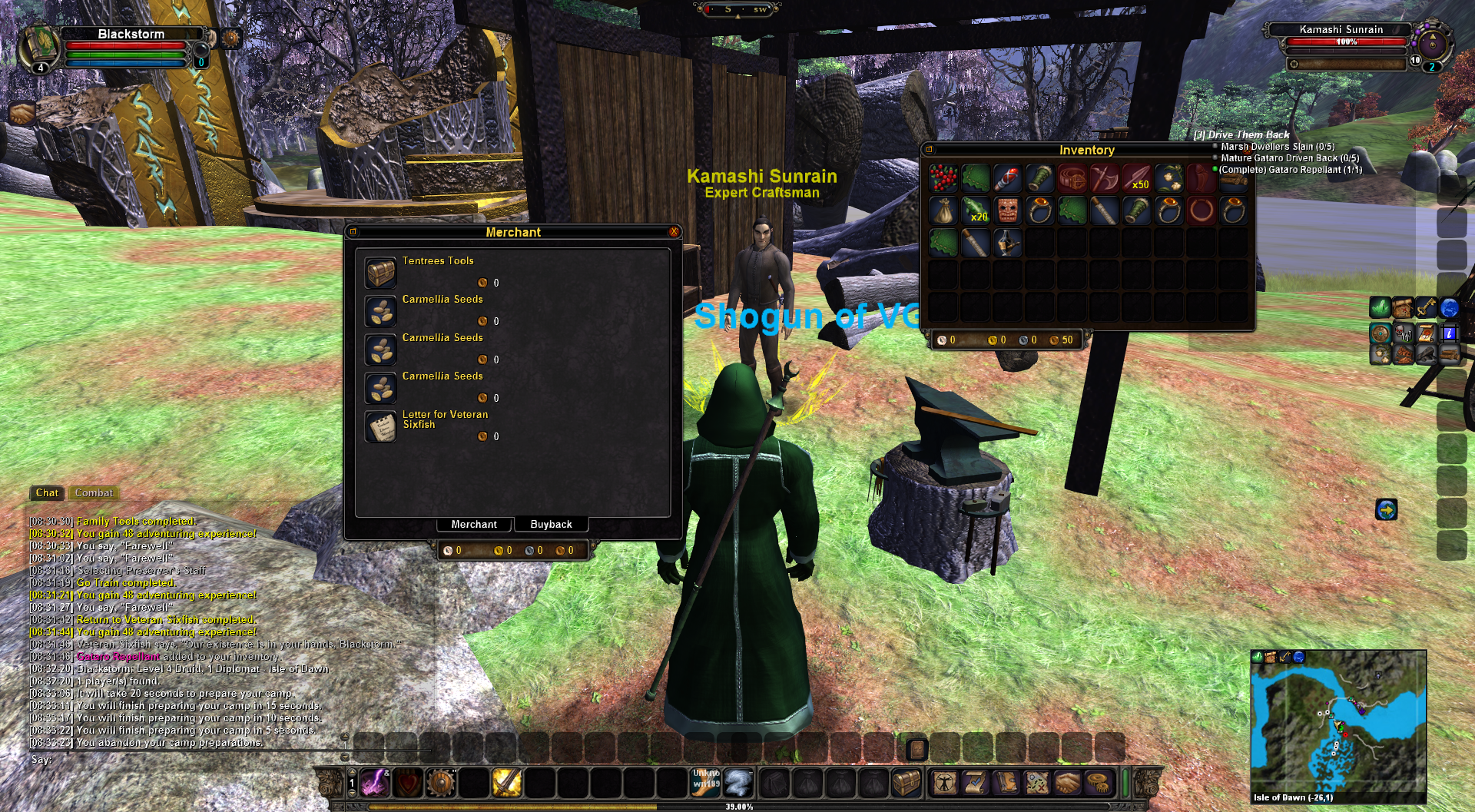Screen dimensions: 1475x812
Task: Click the potion bottle inventory slot
Action: tap(1007, 243)
